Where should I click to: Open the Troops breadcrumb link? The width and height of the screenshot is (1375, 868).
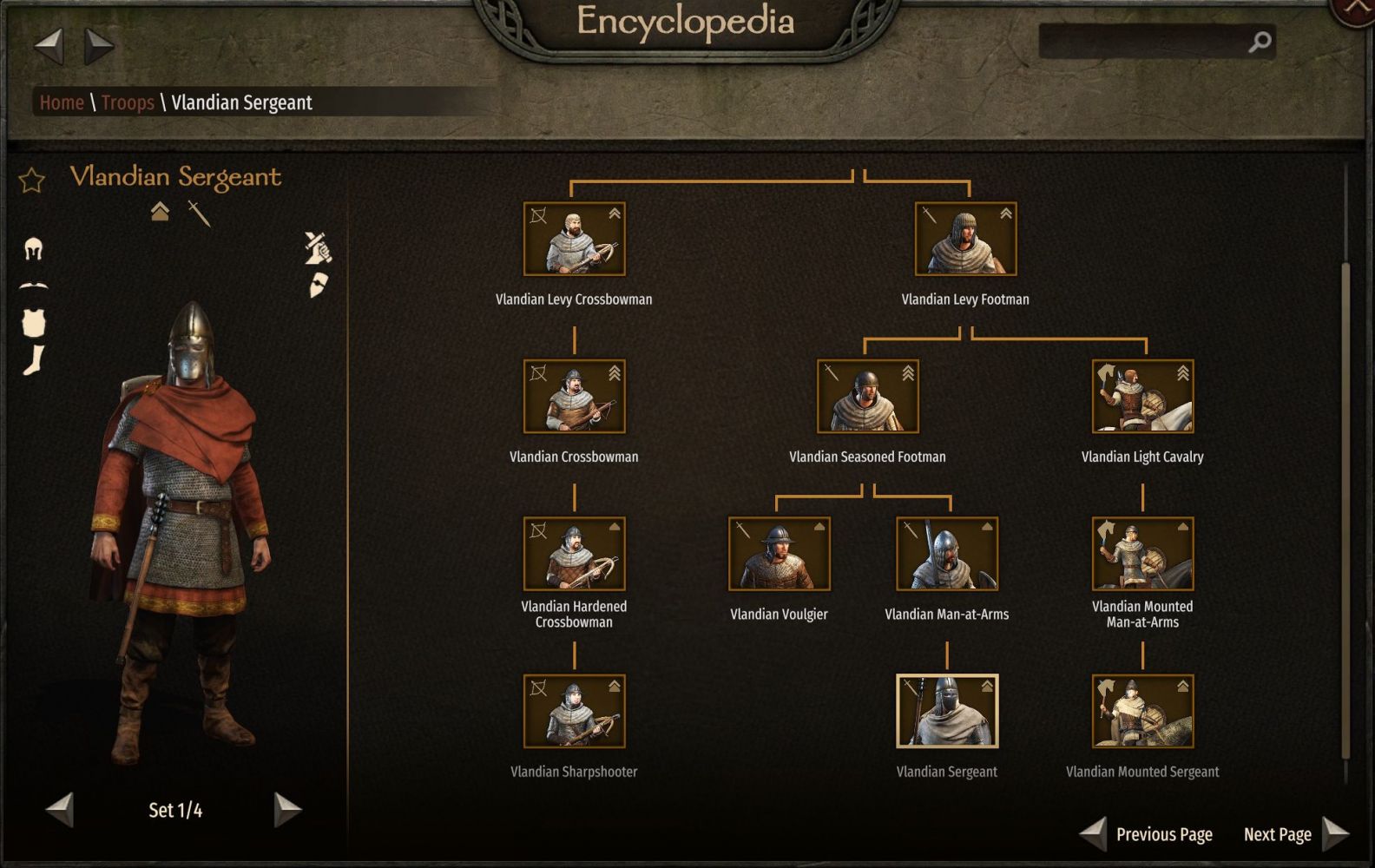(128, 102)
